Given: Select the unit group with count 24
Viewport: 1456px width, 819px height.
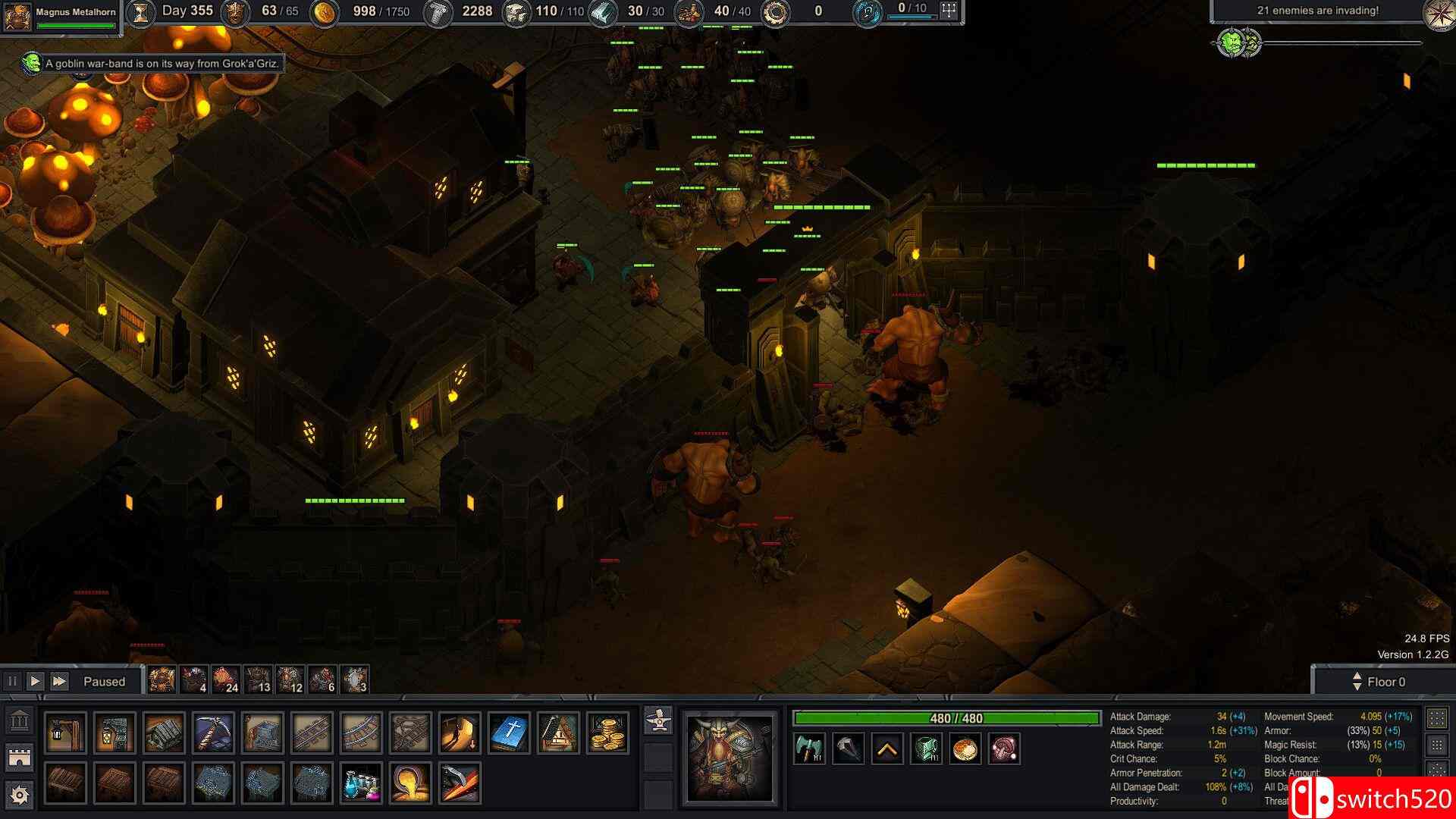Looking at the screenshot, I should pos(225,679).
